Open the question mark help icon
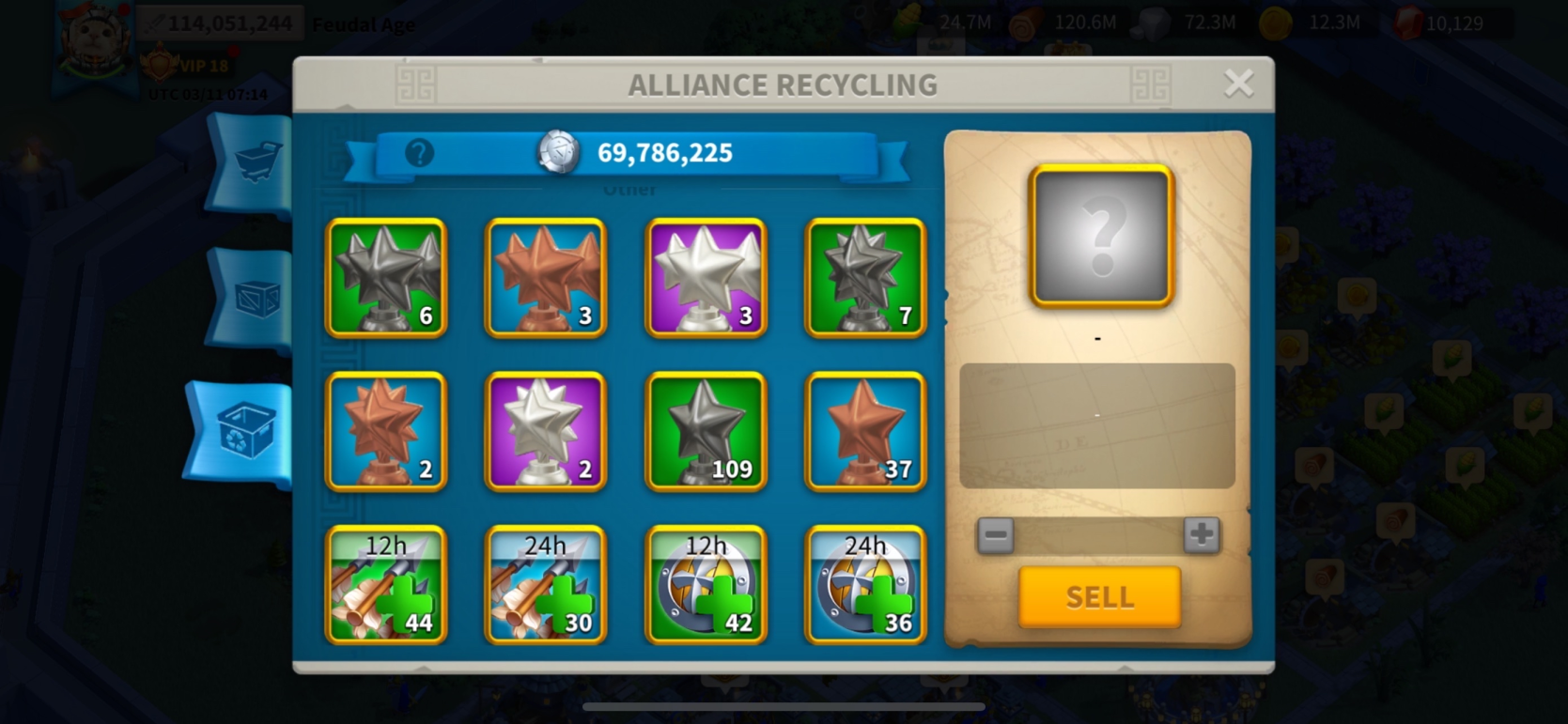 pyautogui.click(x=419, y=152)
